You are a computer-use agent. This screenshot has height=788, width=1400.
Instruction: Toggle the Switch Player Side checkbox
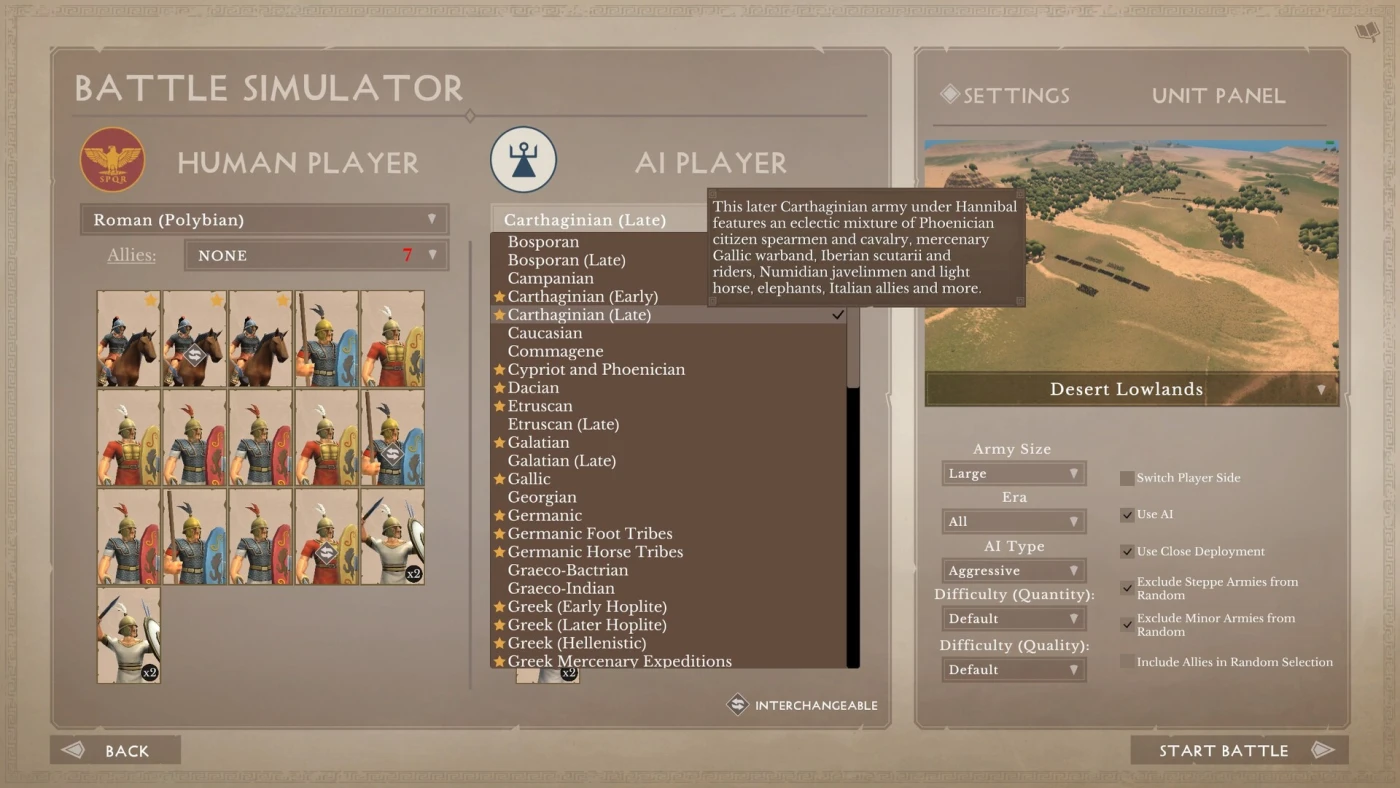click(x=1127, y=478)
